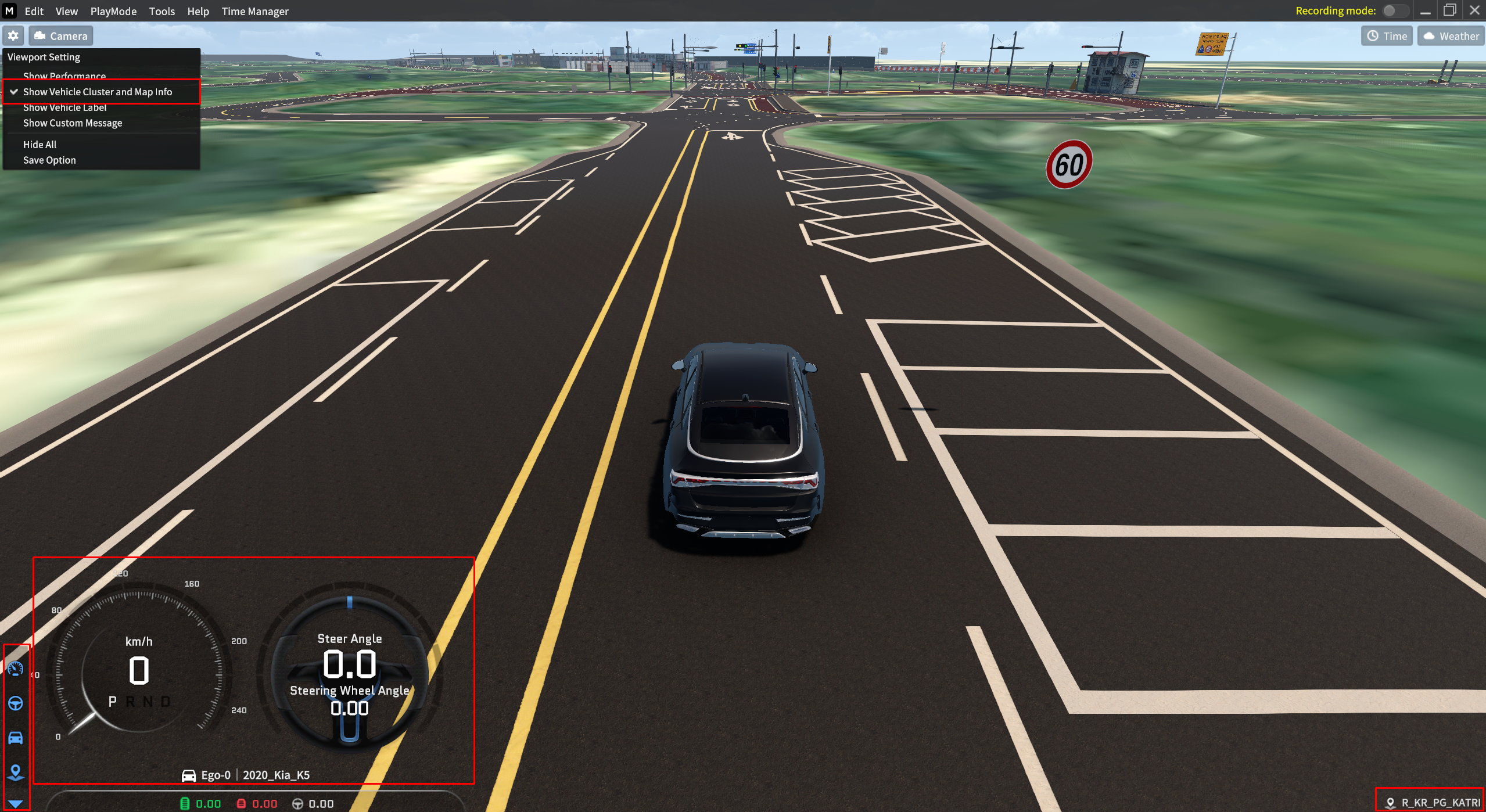Screen dimensions: 1486x812
Task: Choose Hide All in Viewport Setting
Action: [x=40, y=145]
